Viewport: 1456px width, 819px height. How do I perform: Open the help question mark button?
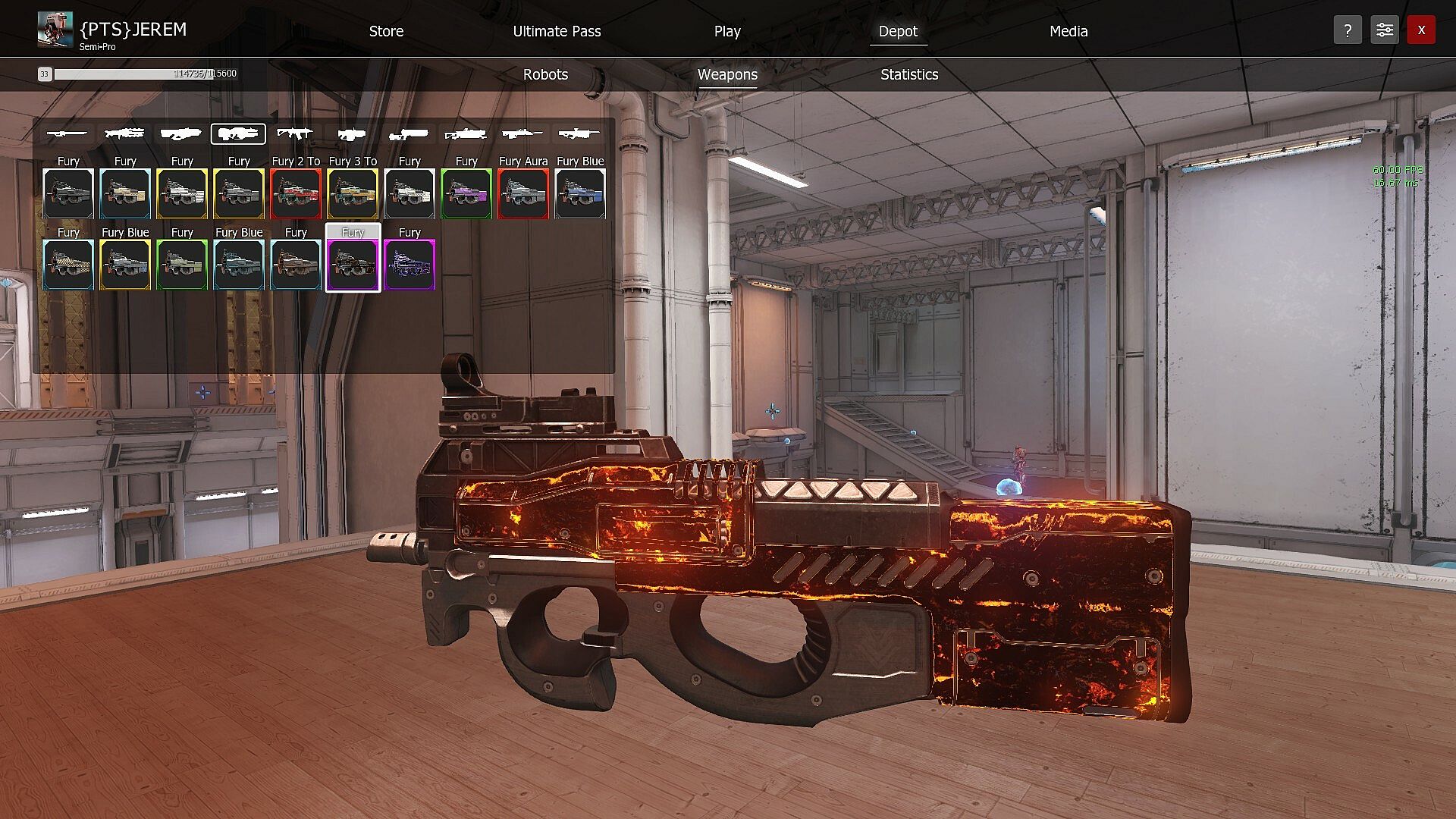pos(1347,30)
